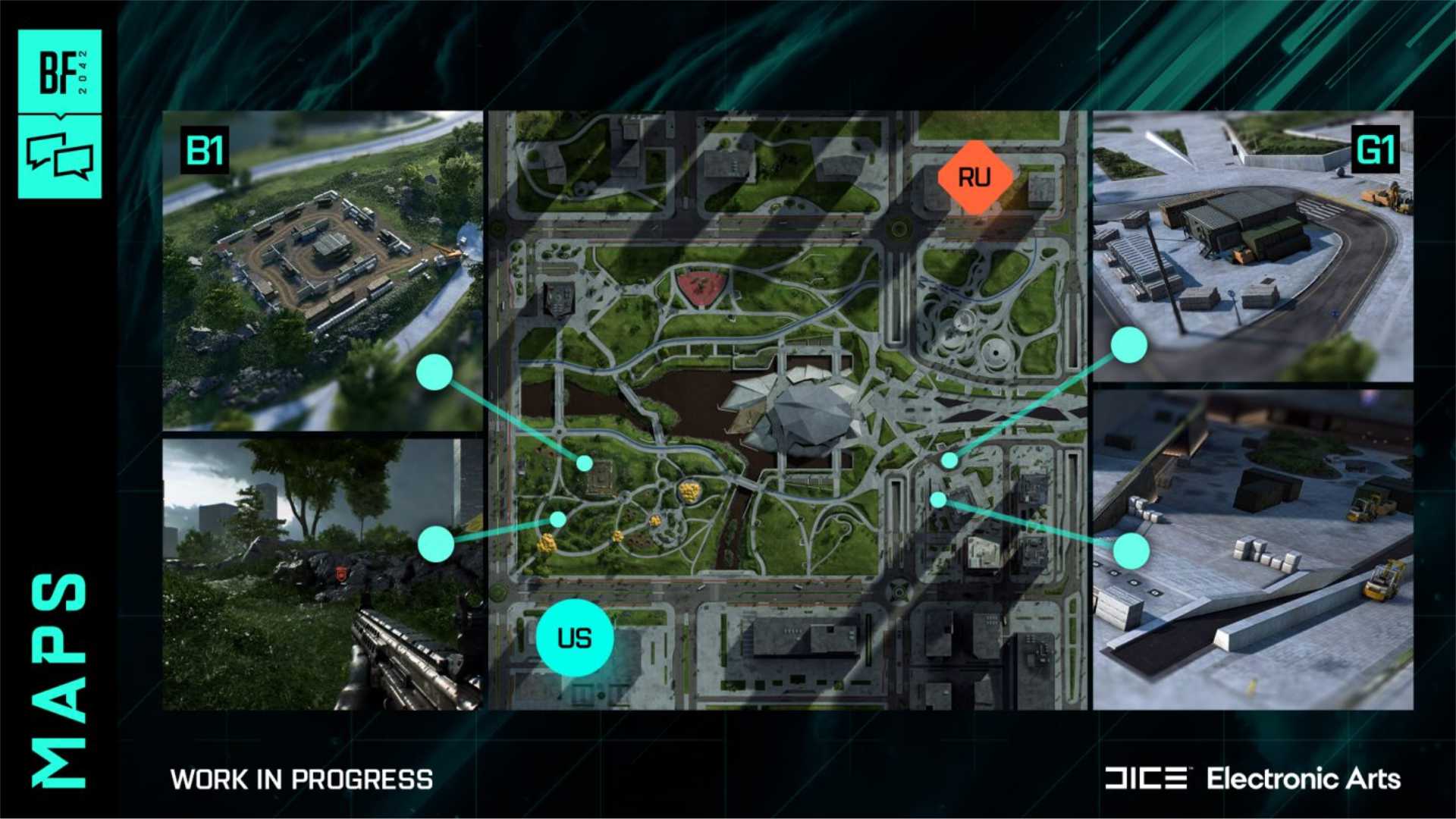
Task: Click the BF 2042 logo
Action: coord(60,72)
